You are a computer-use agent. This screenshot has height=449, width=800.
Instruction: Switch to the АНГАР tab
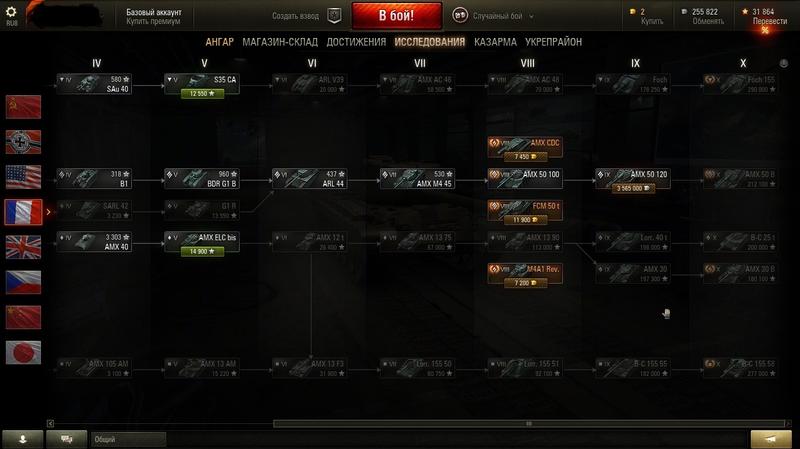click(219, 42)
